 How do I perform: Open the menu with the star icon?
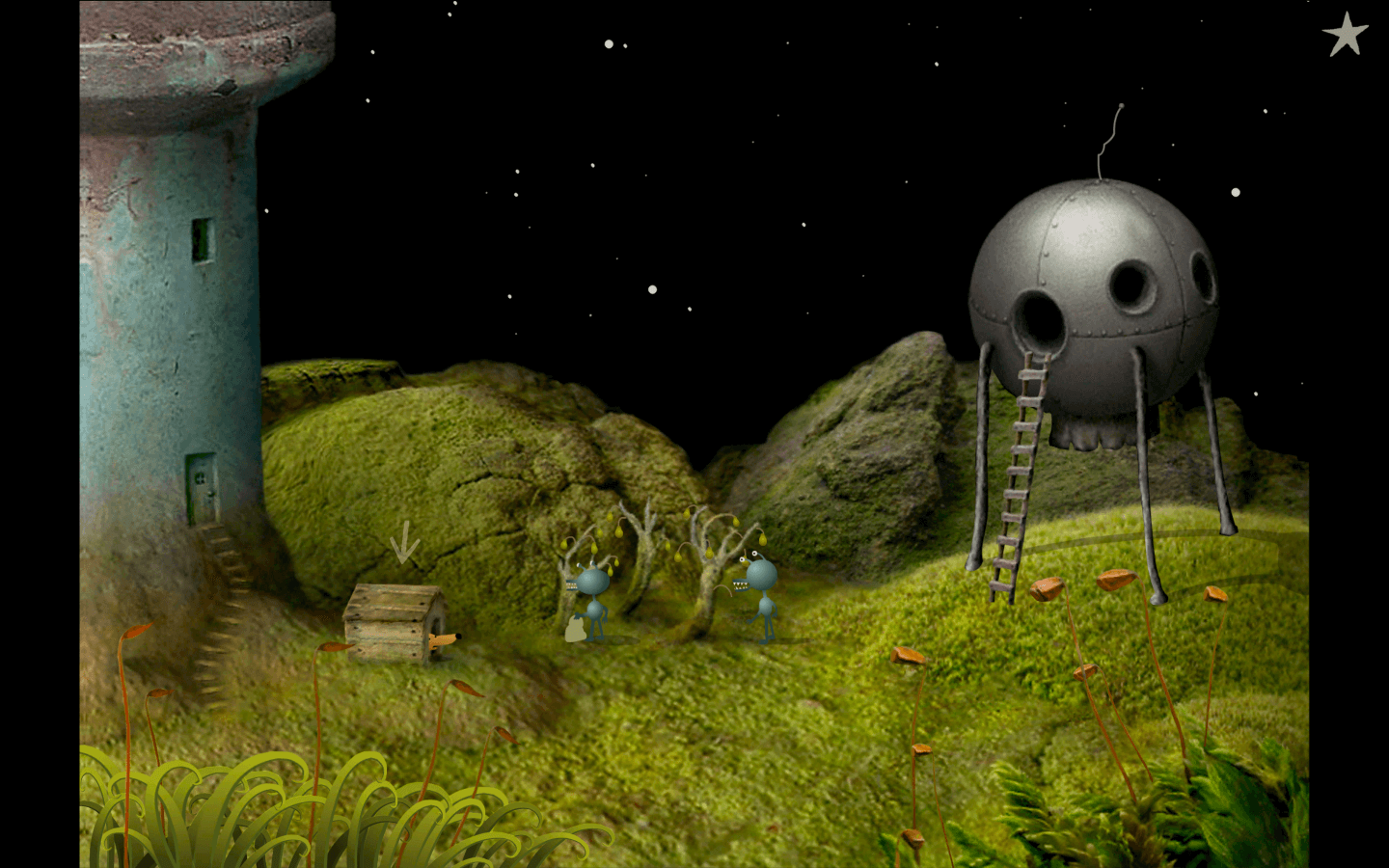point(1345,35)
